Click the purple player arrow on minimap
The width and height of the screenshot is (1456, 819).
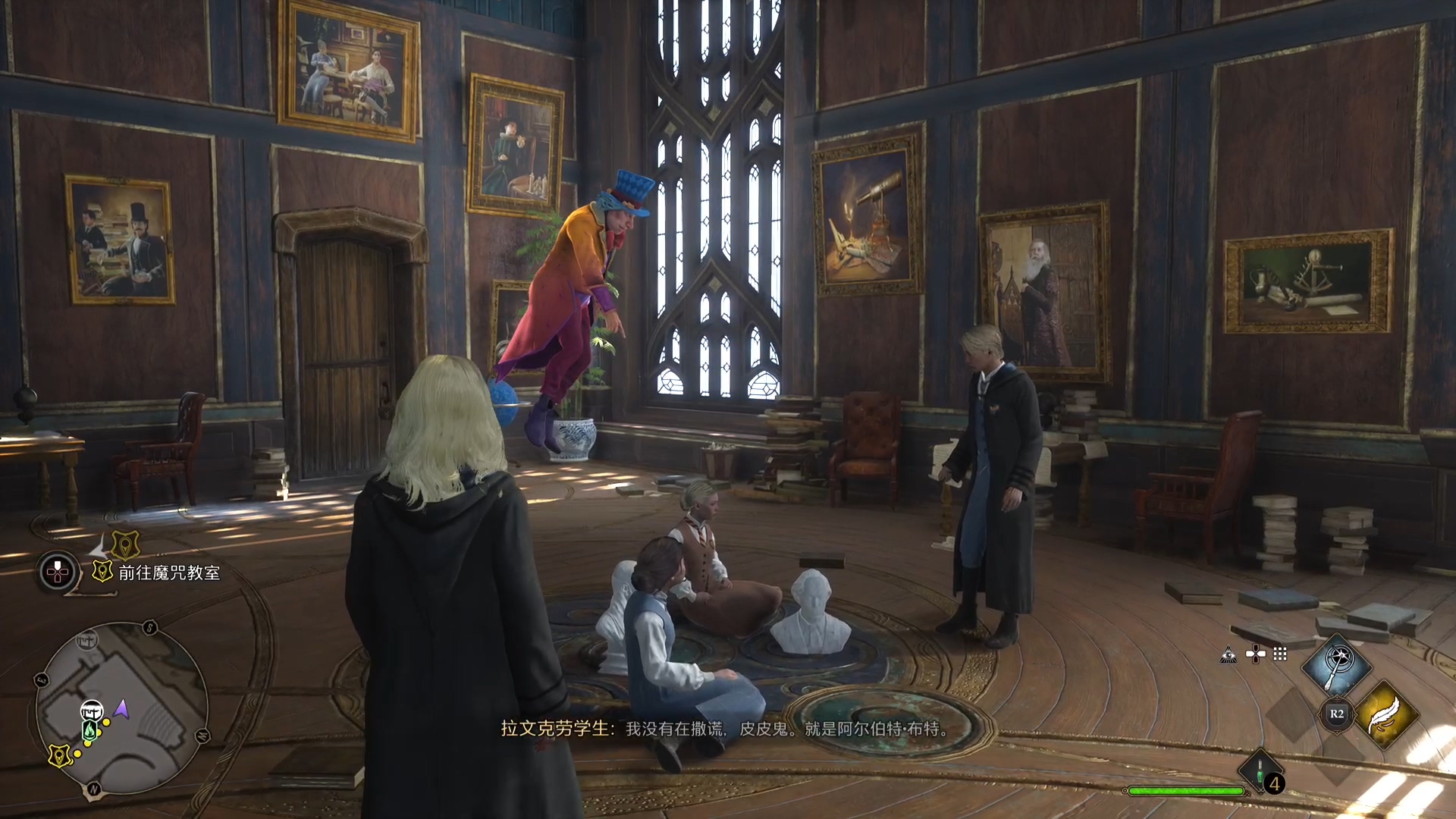(x=121, y=709)
